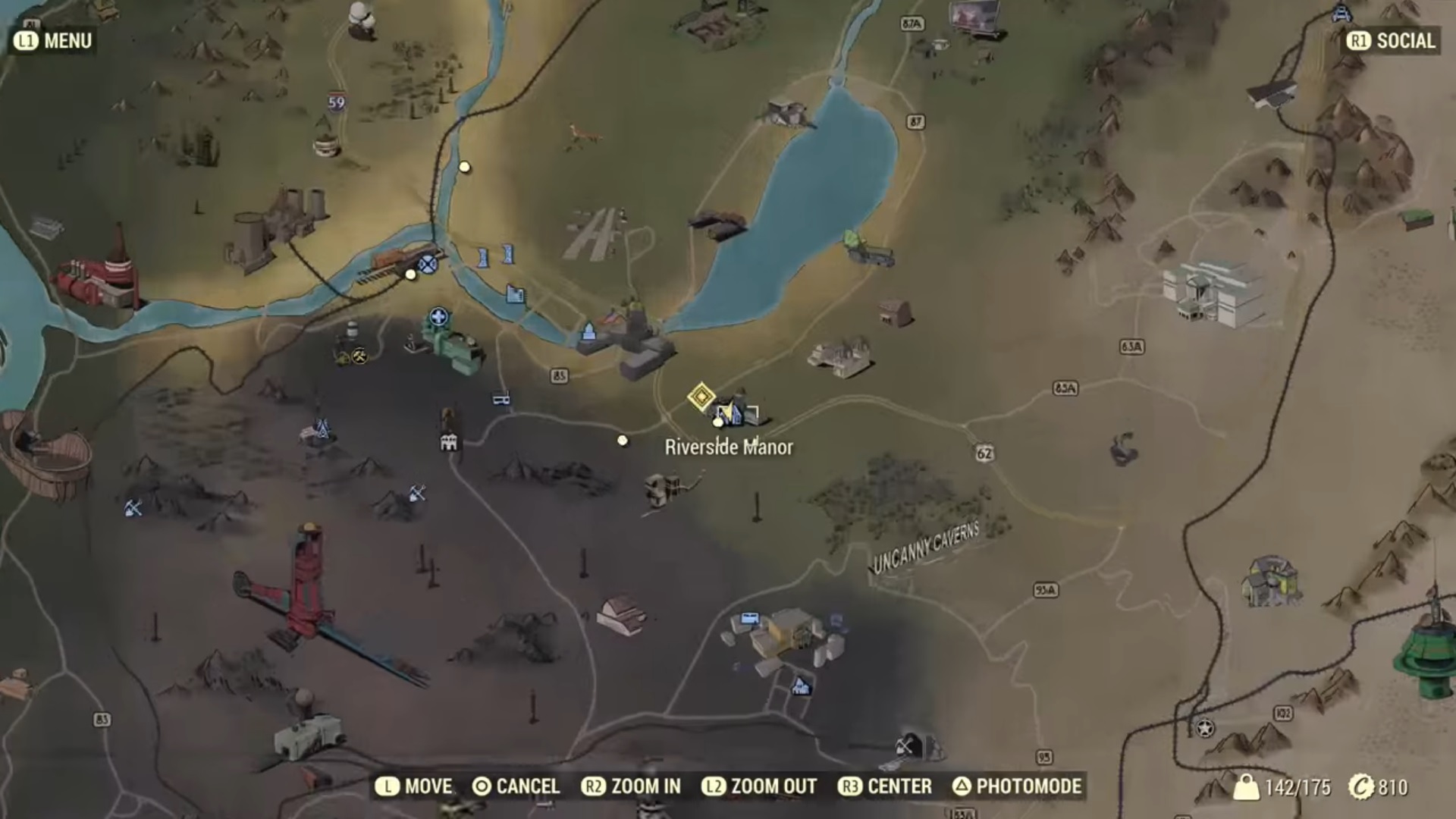Pick the gold crossed-hammers workshop marker

(x=359, y=355)
